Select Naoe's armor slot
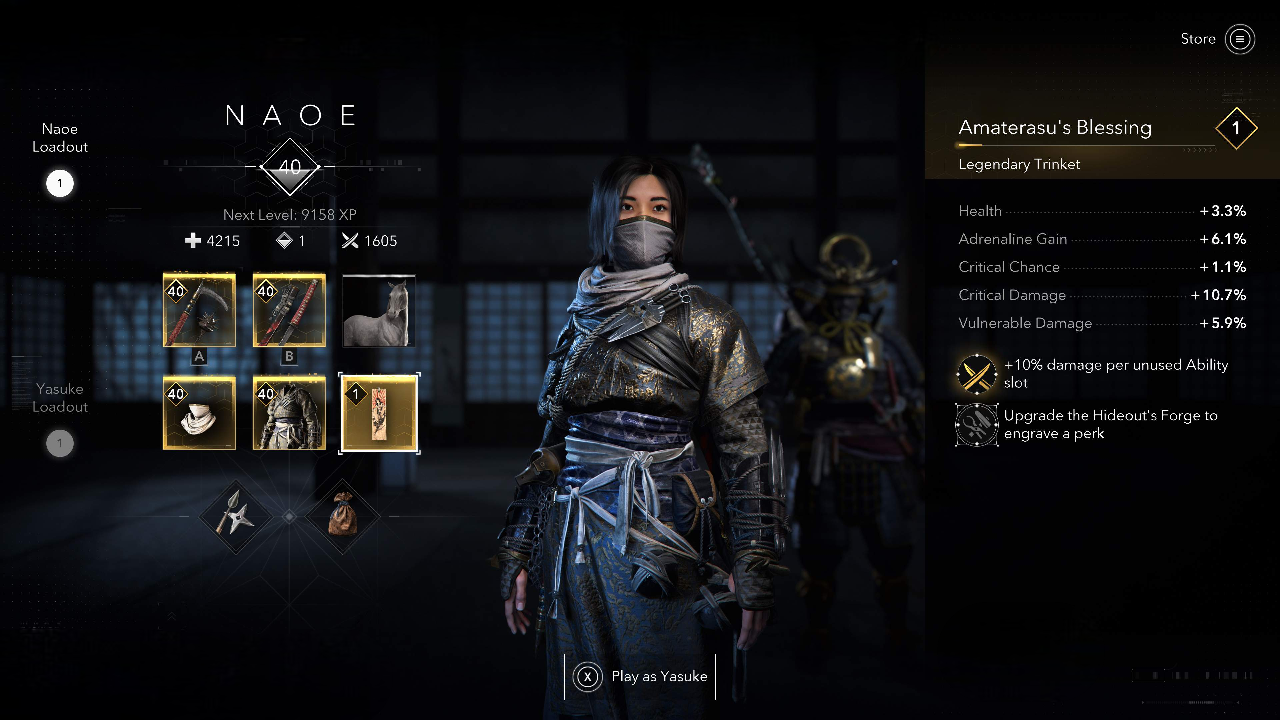Screen dimensions: 1280x720 point(289,413)
